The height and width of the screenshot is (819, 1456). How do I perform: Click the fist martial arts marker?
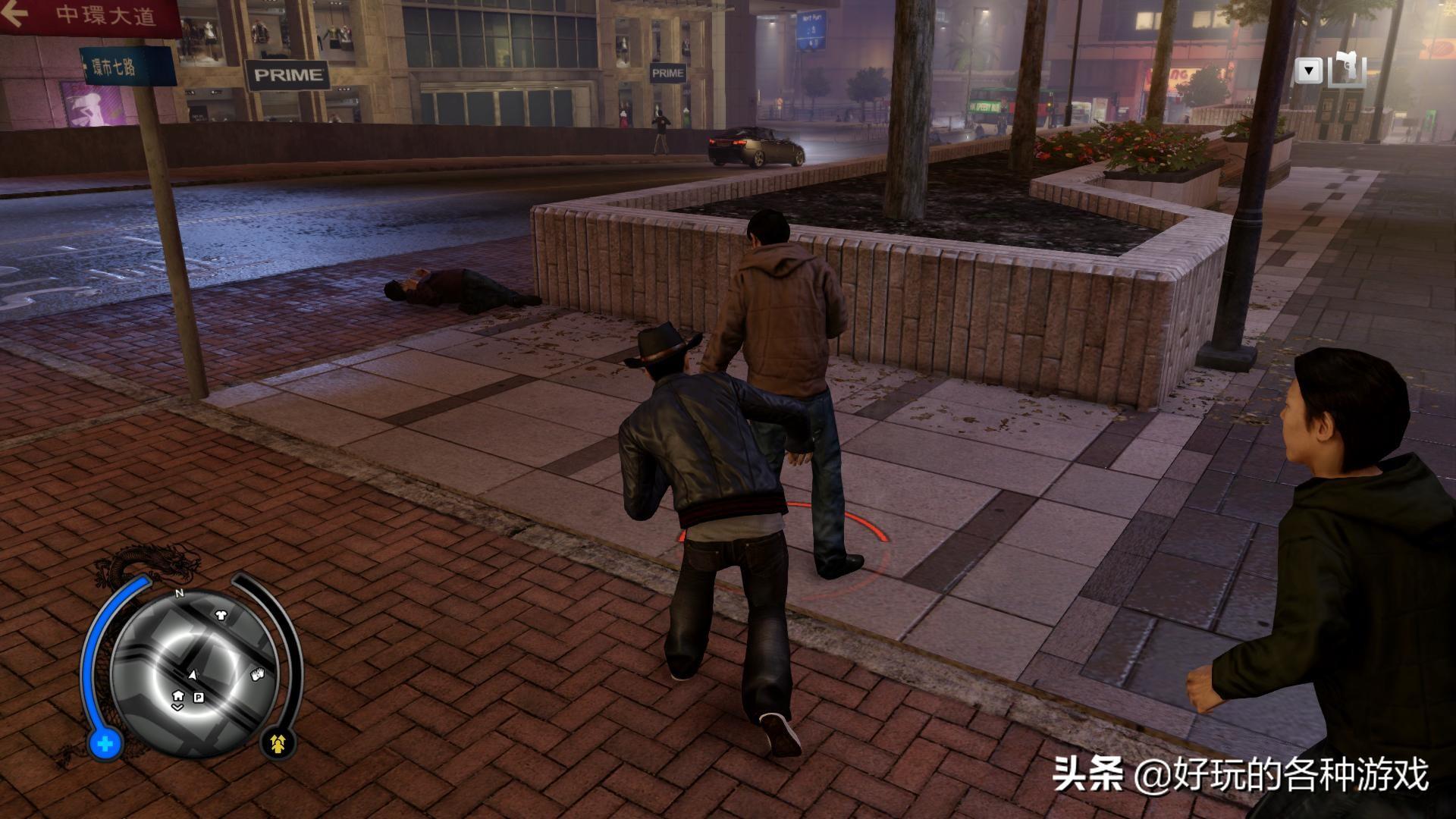(x=258, y=673)
